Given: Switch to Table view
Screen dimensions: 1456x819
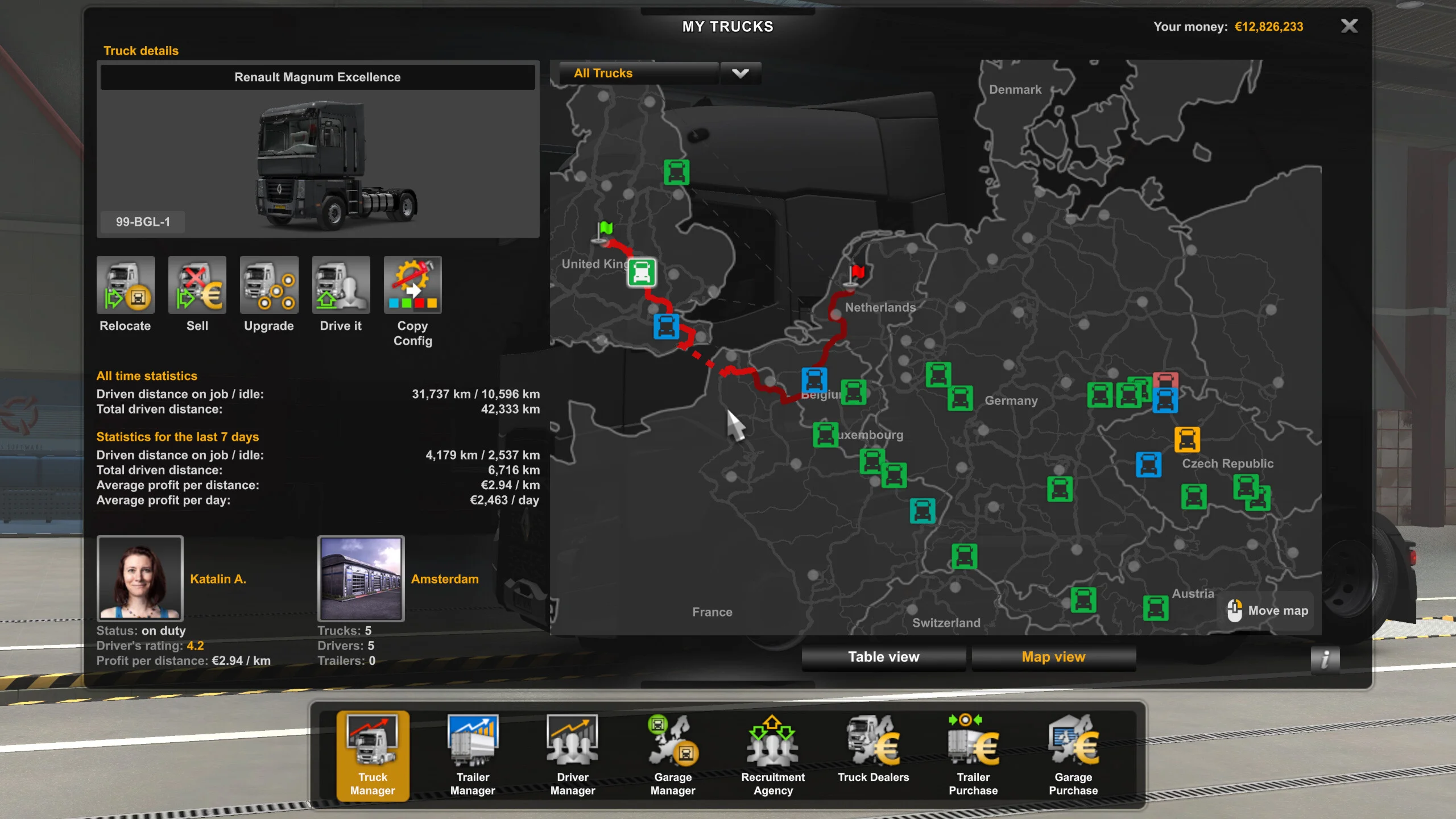Looking at the screenshot, I should [x=883, y=657].
